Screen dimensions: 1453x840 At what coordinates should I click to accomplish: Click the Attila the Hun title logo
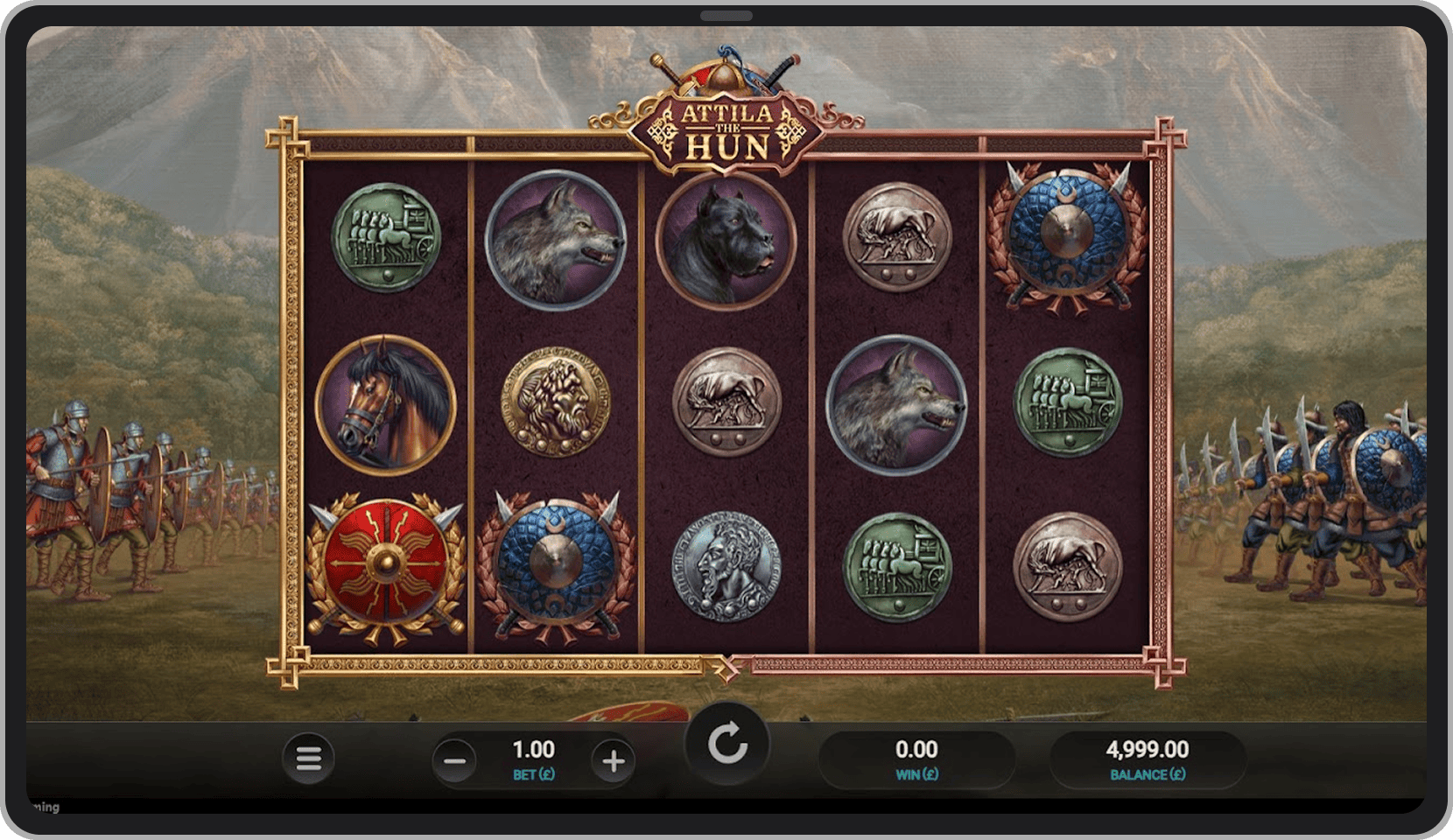[727, 122]
